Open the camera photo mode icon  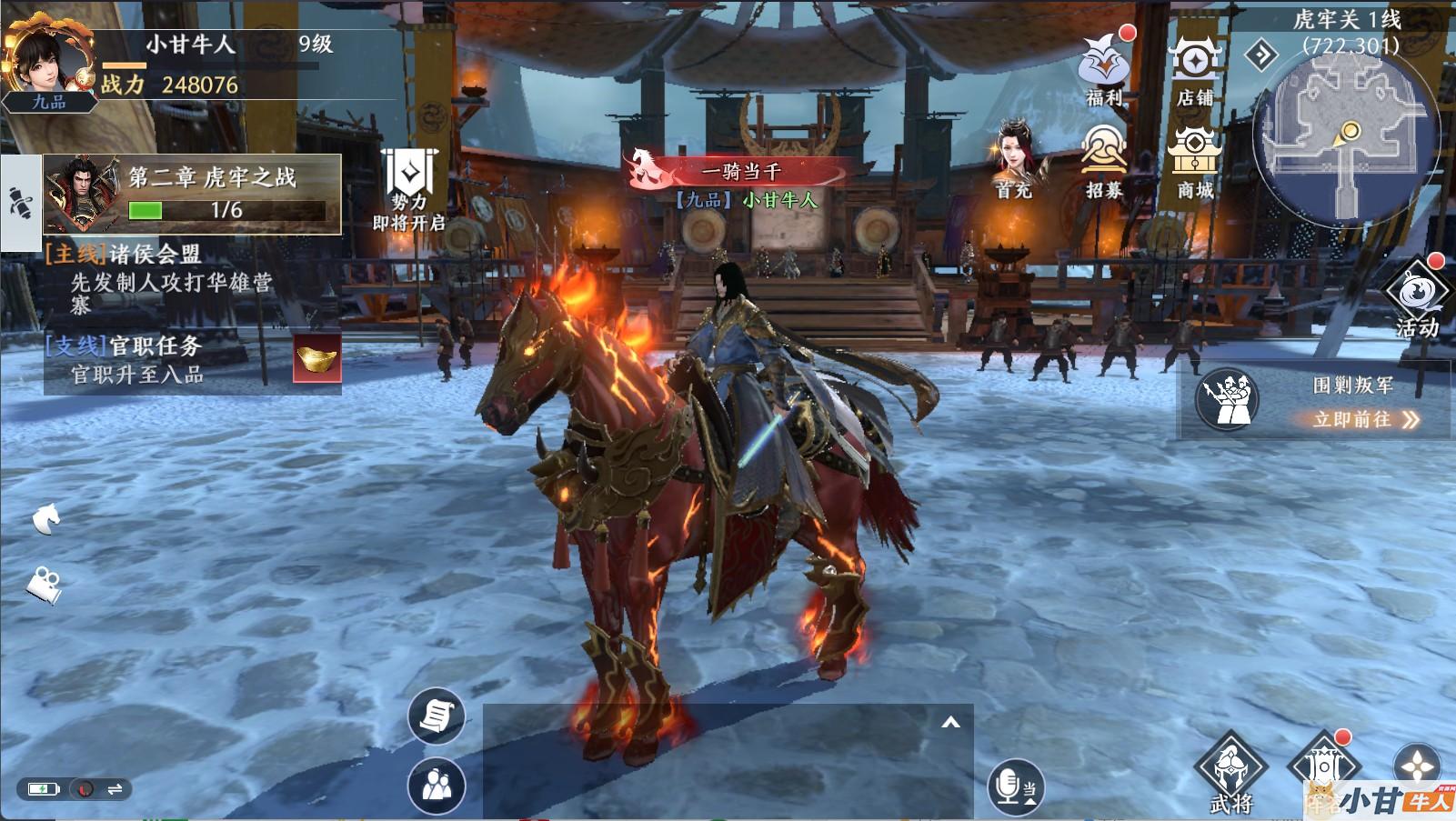point(44,584)
